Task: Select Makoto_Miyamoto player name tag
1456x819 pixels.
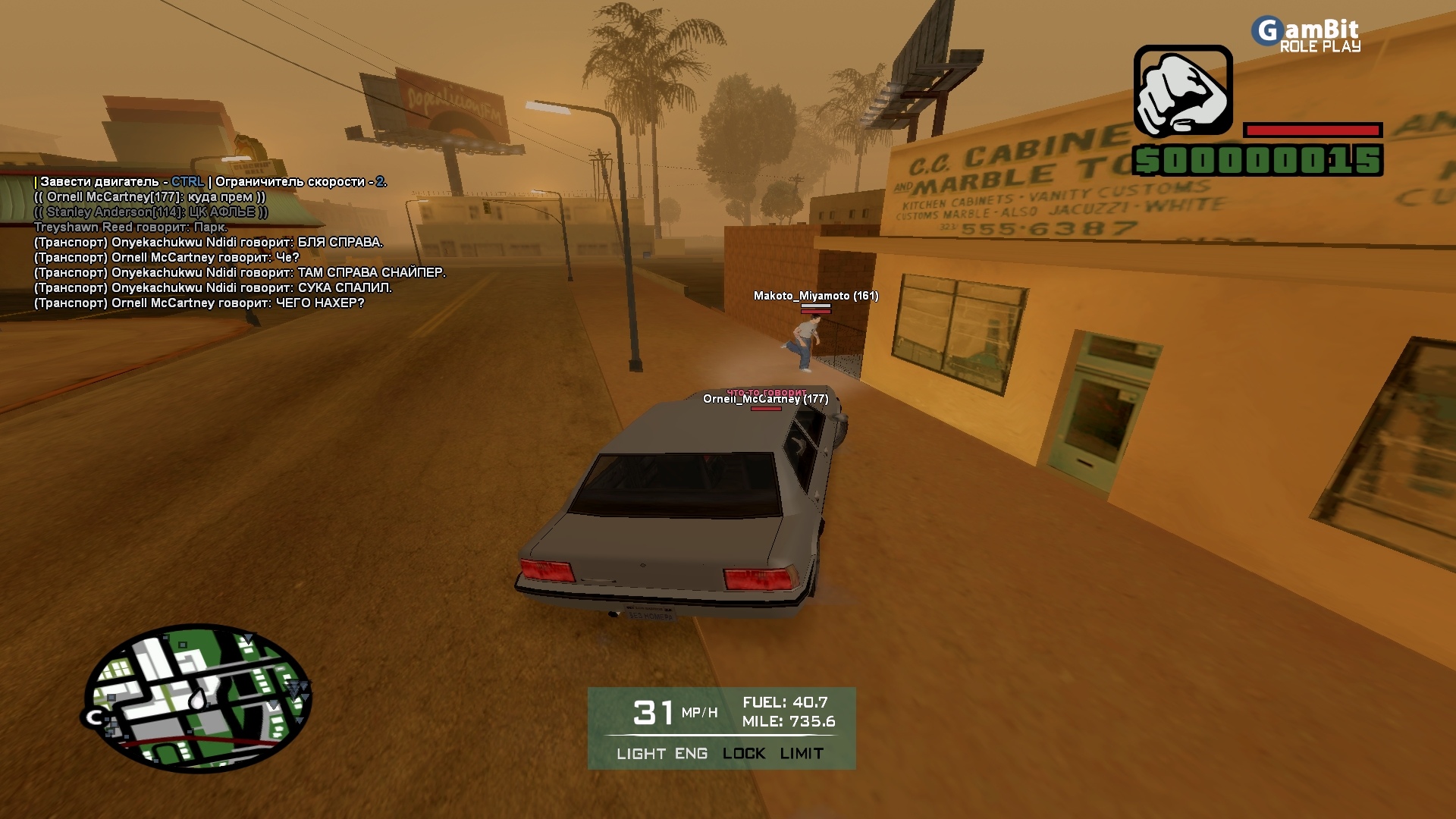Action: point(815,296)
